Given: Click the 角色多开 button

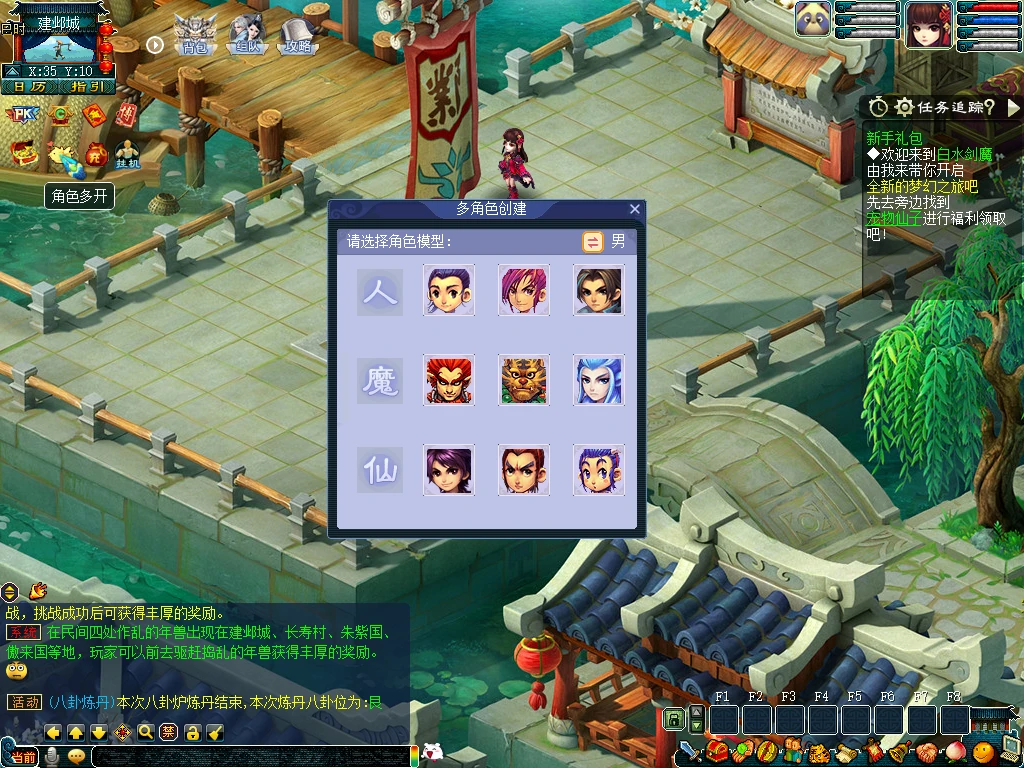Looking at the screenshot, I should coord(80,196).
